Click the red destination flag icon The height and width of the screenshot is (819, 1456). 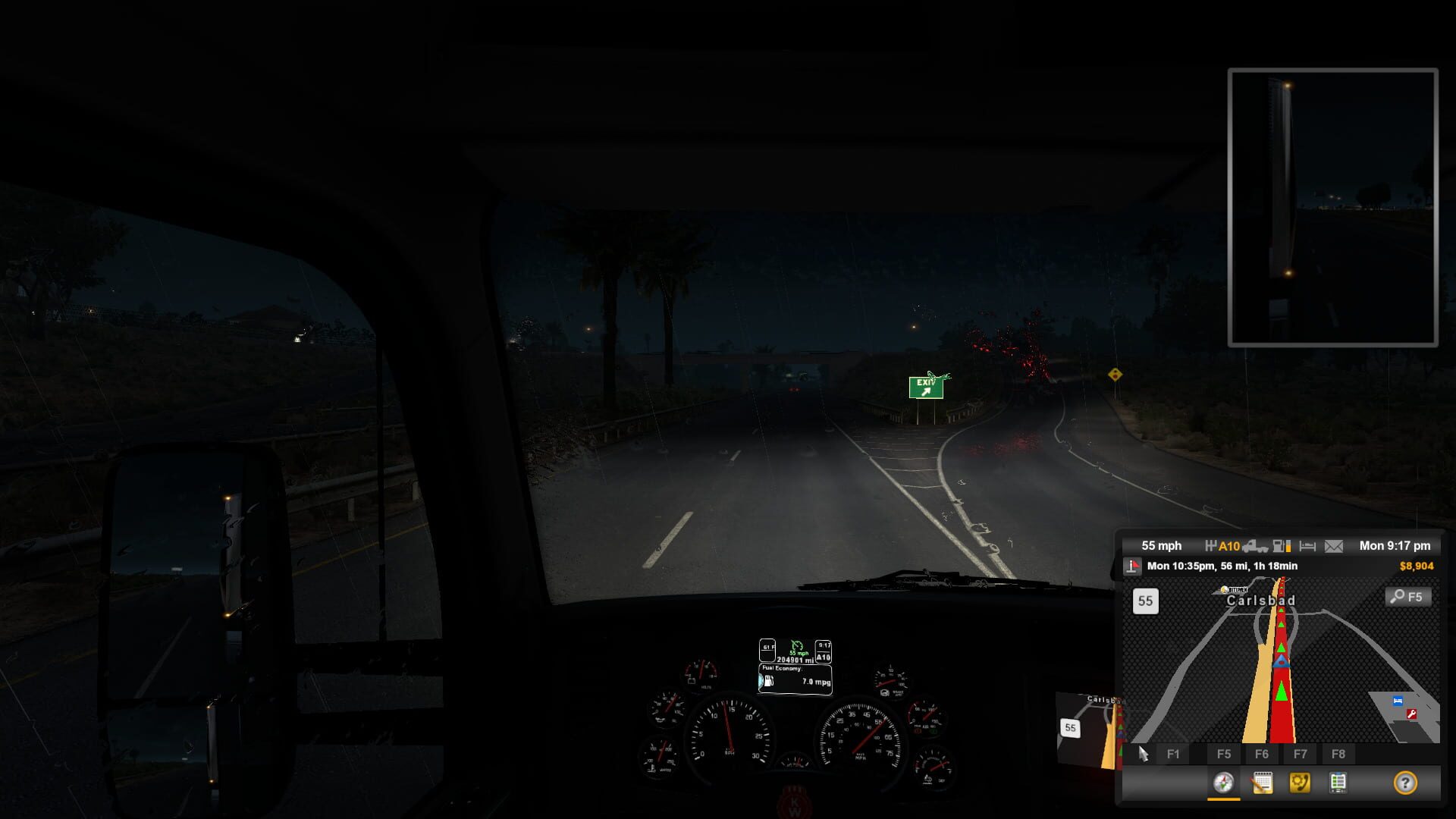[x=1133, y=566]
